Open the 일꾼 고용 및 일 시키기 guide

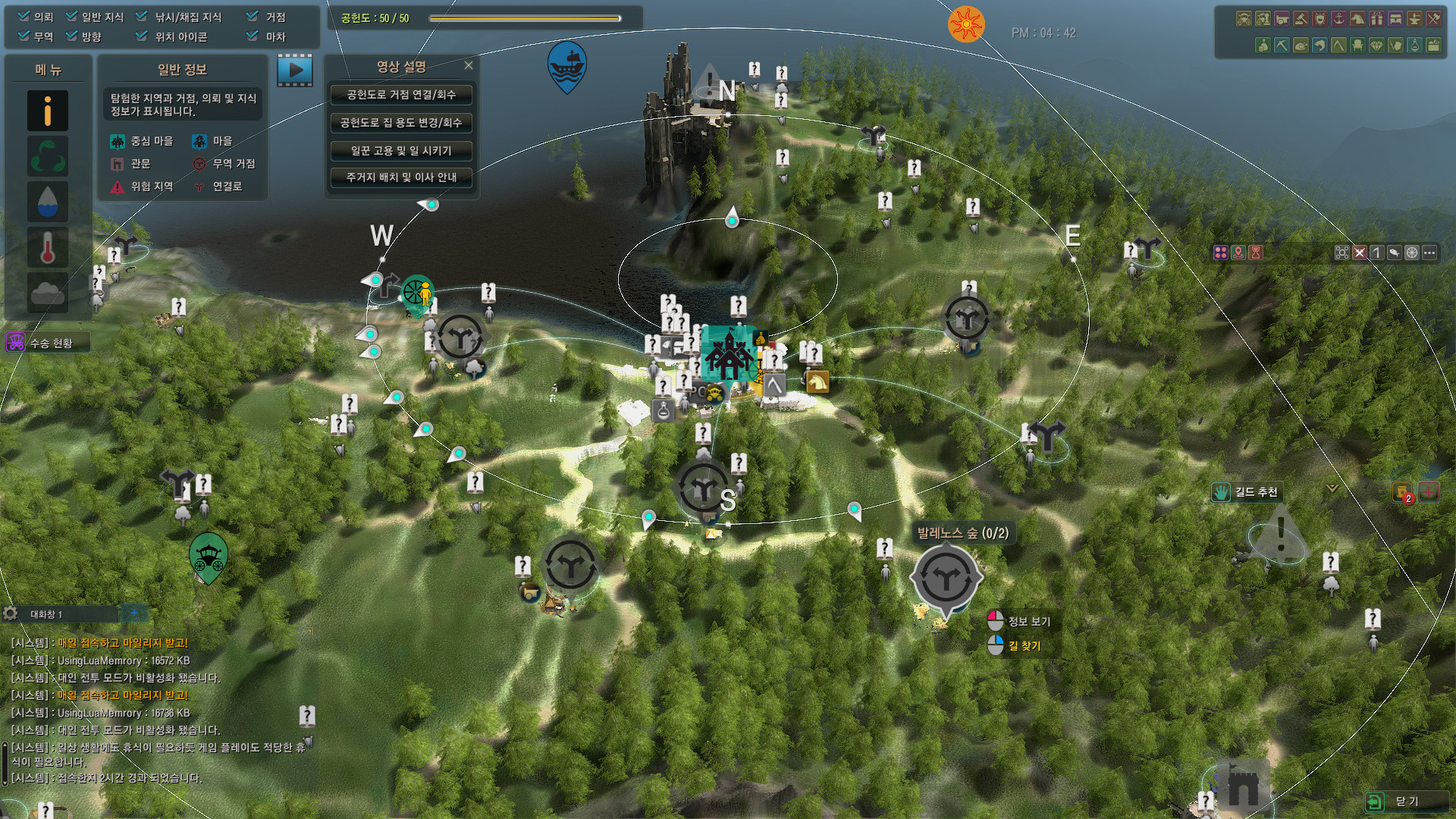coord(401,151)
